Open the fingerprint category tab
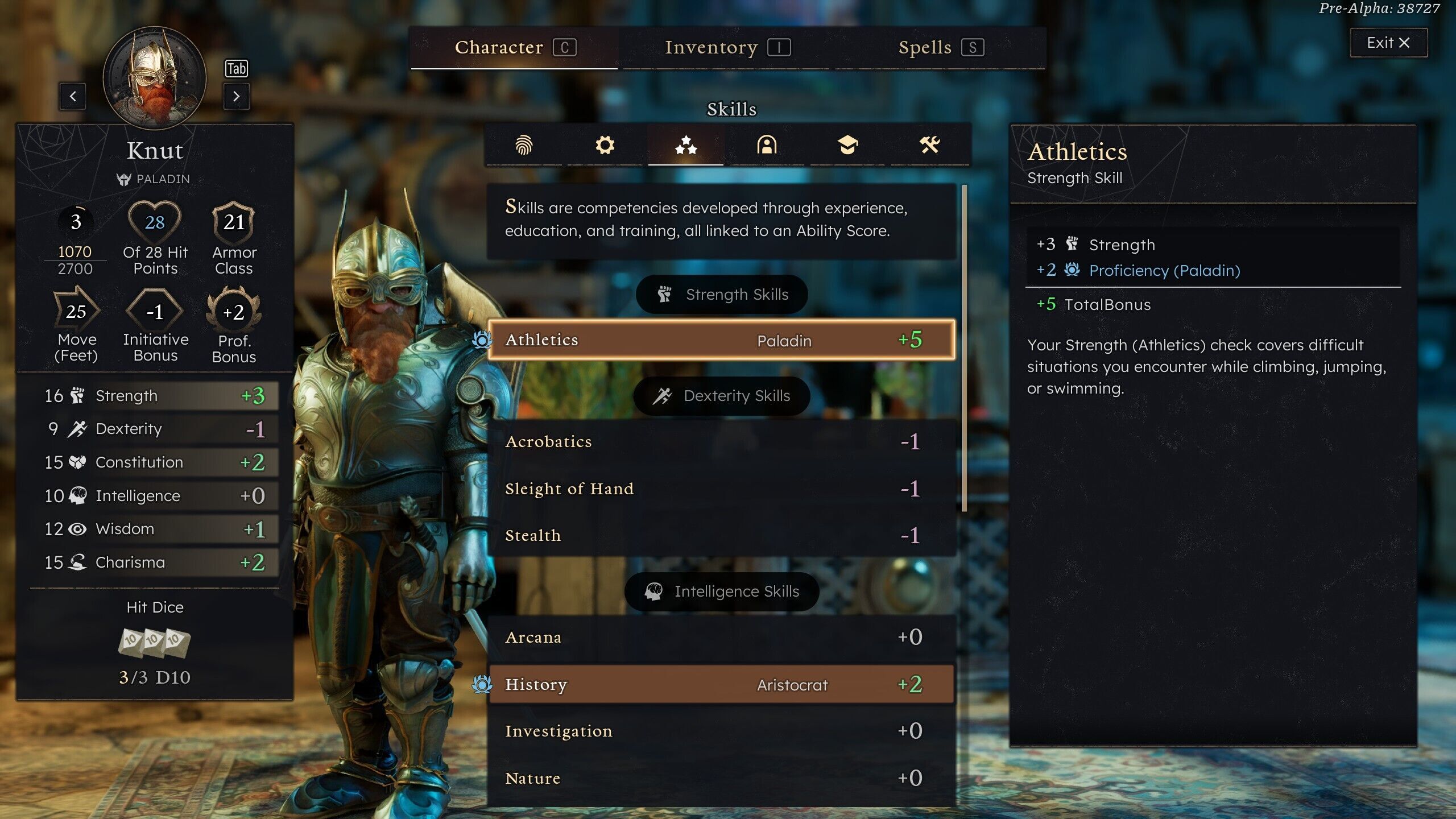This screenshot has height=819, width=1456. [x=524, y=146]
